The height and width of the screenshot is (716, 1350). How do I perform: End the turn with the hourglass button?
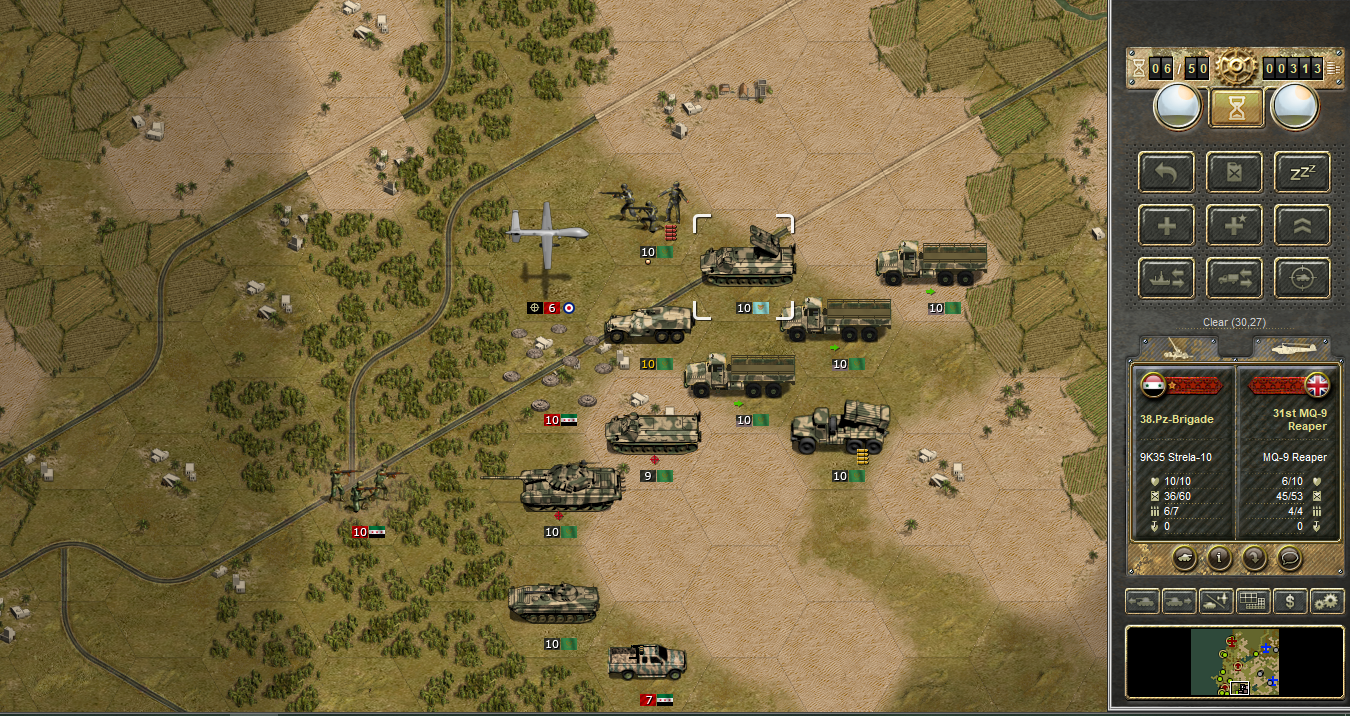click(x=1236, y=107)
